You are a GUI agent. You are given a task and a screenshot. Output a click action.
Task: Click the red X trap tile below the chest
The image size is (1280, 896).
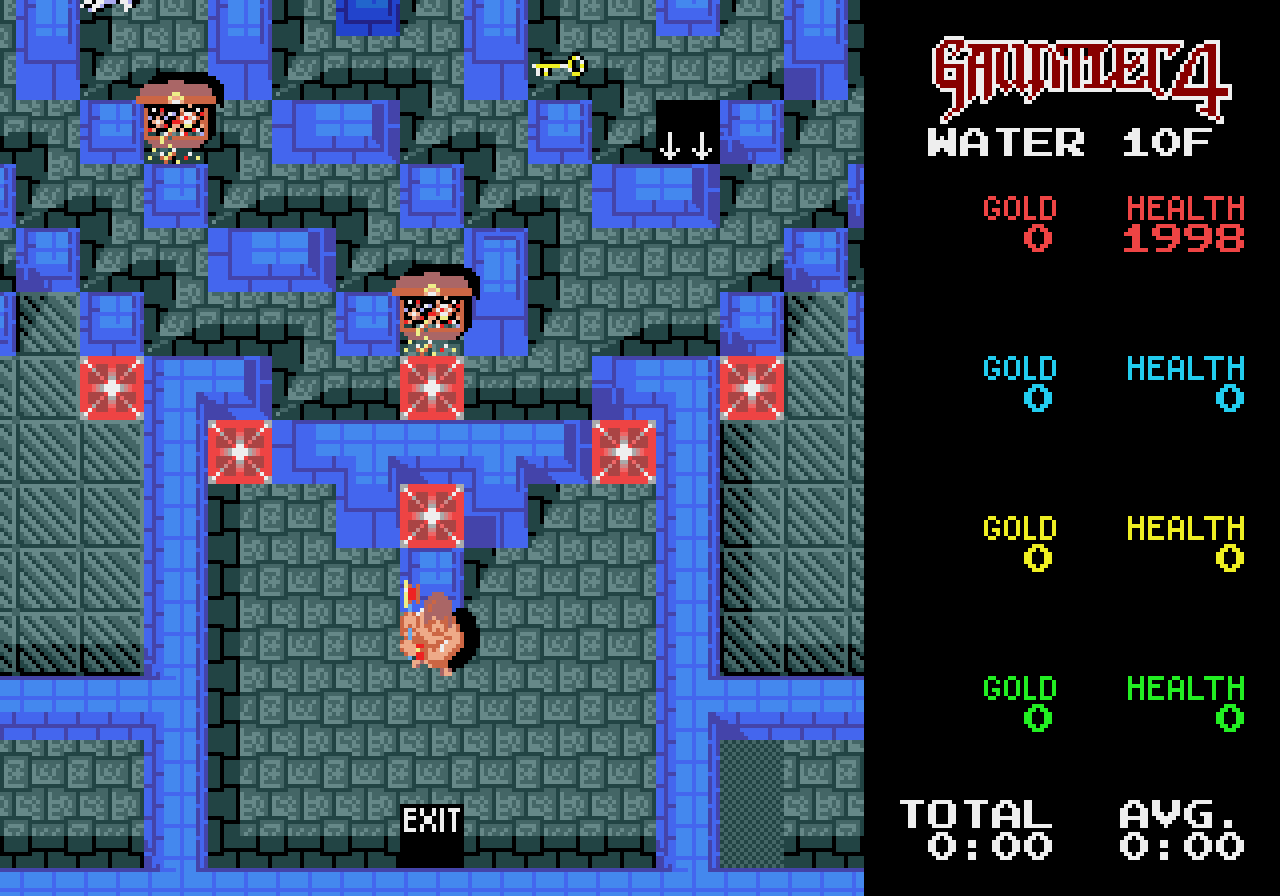[x=434, y=385]
